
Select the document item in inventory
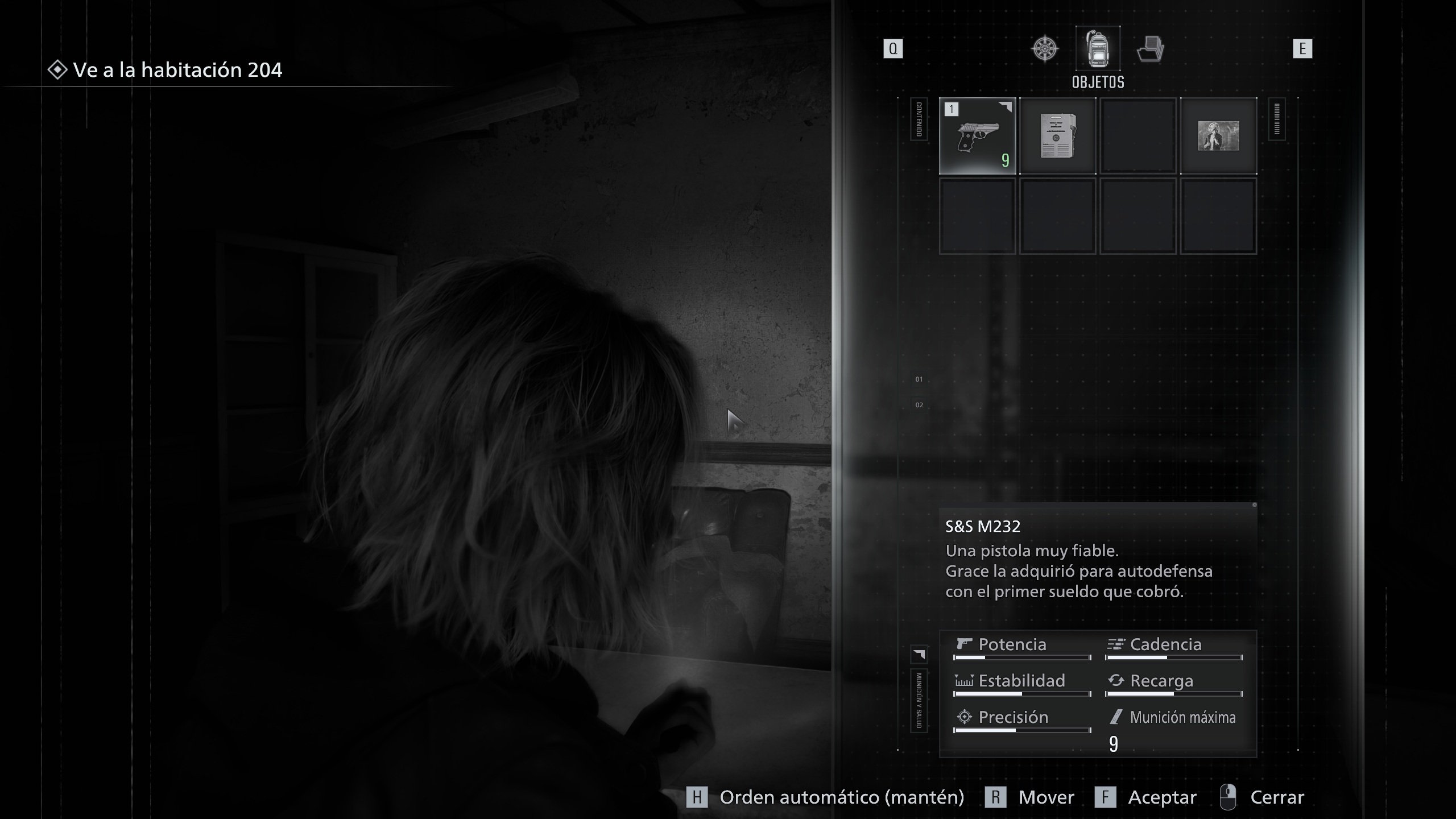pyautogui.click(x=1057, y=136)
